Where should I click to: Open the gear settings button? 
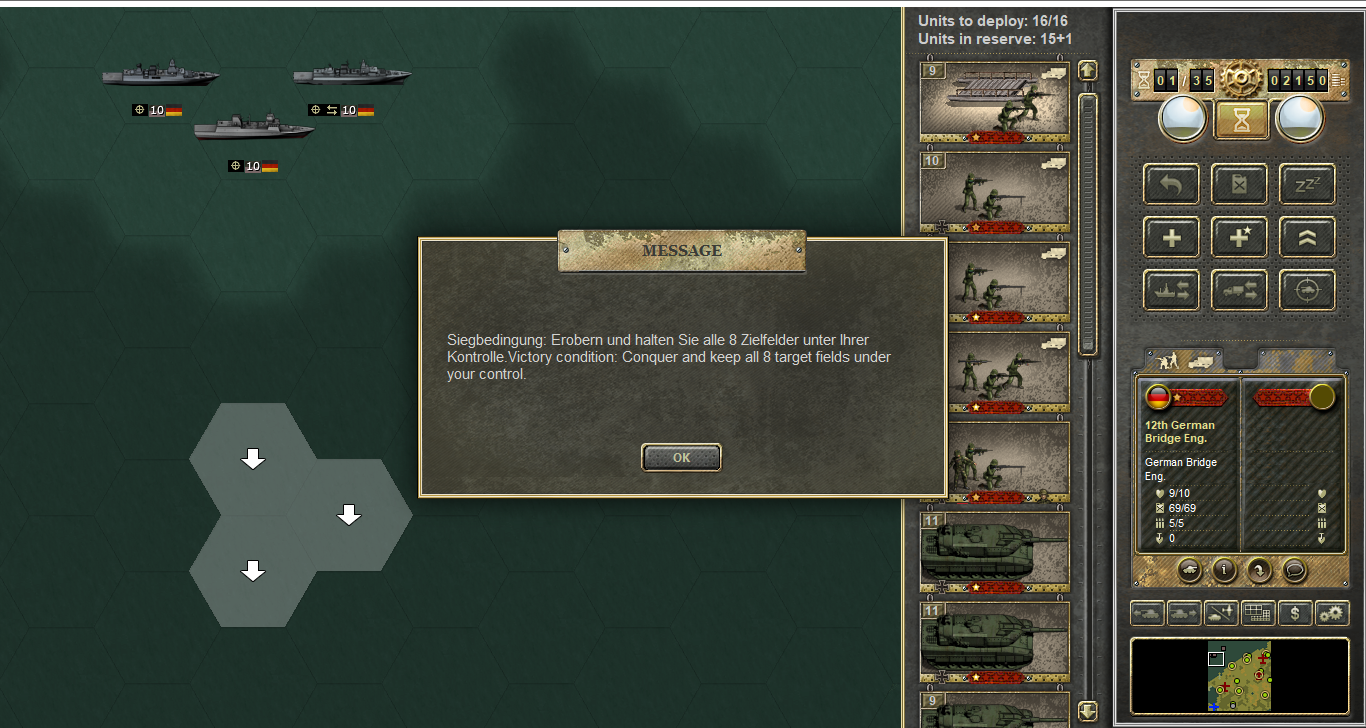[x=1331, y=612]
